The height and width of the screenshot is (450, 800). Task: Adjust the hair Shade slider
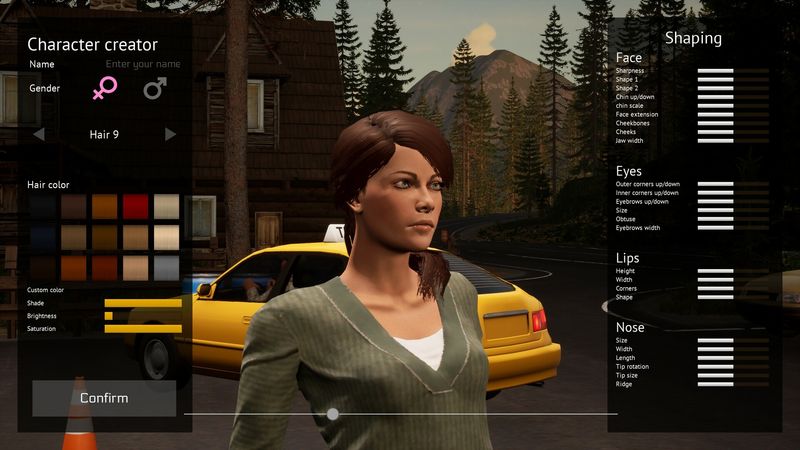coord(143,303)
